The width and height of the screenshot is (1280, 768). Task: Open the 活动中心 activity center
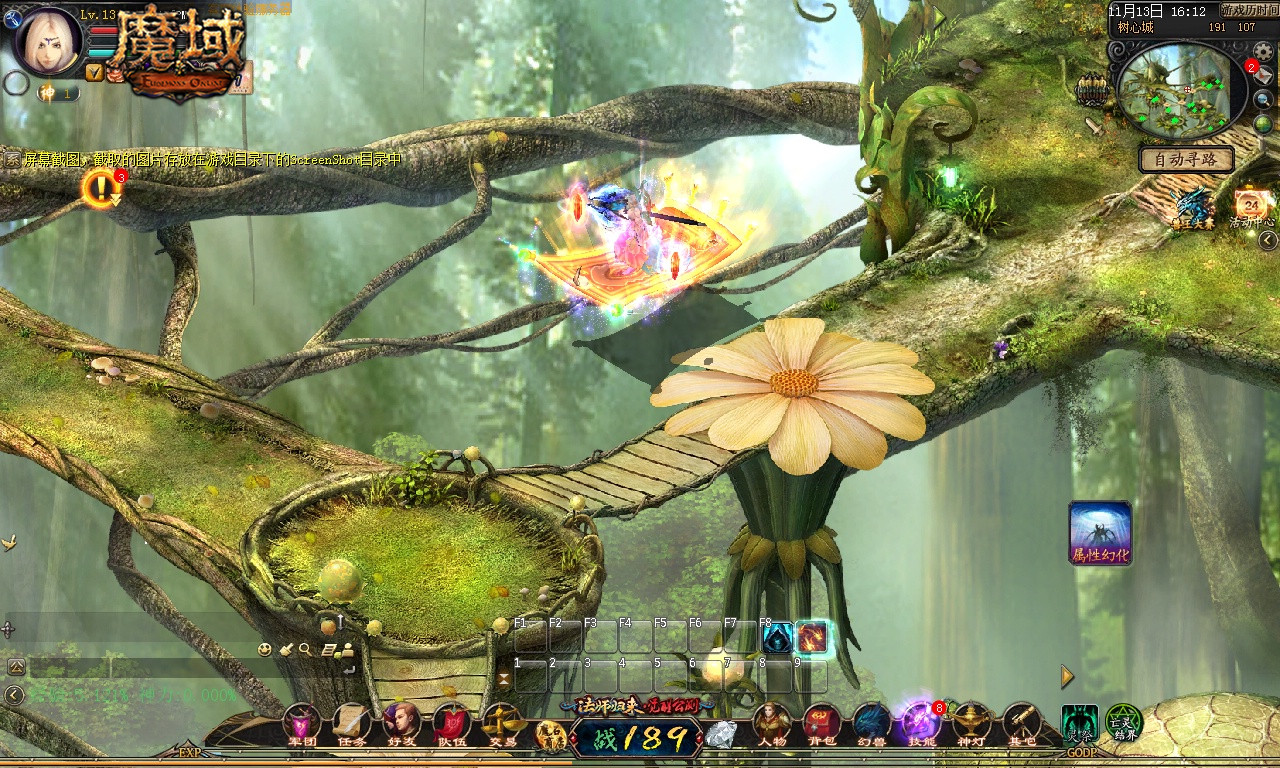pyautogui.click(x=1251, y=207)
